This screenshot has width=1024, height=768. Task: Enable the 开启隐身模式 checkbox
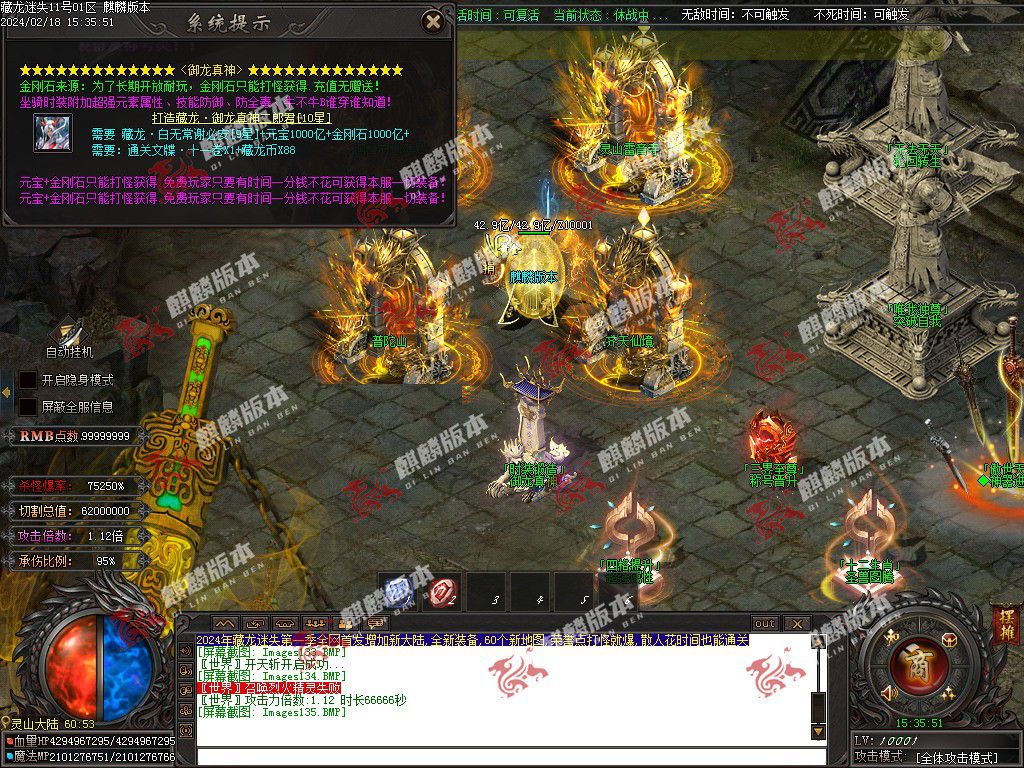click(x=29, y=380)
